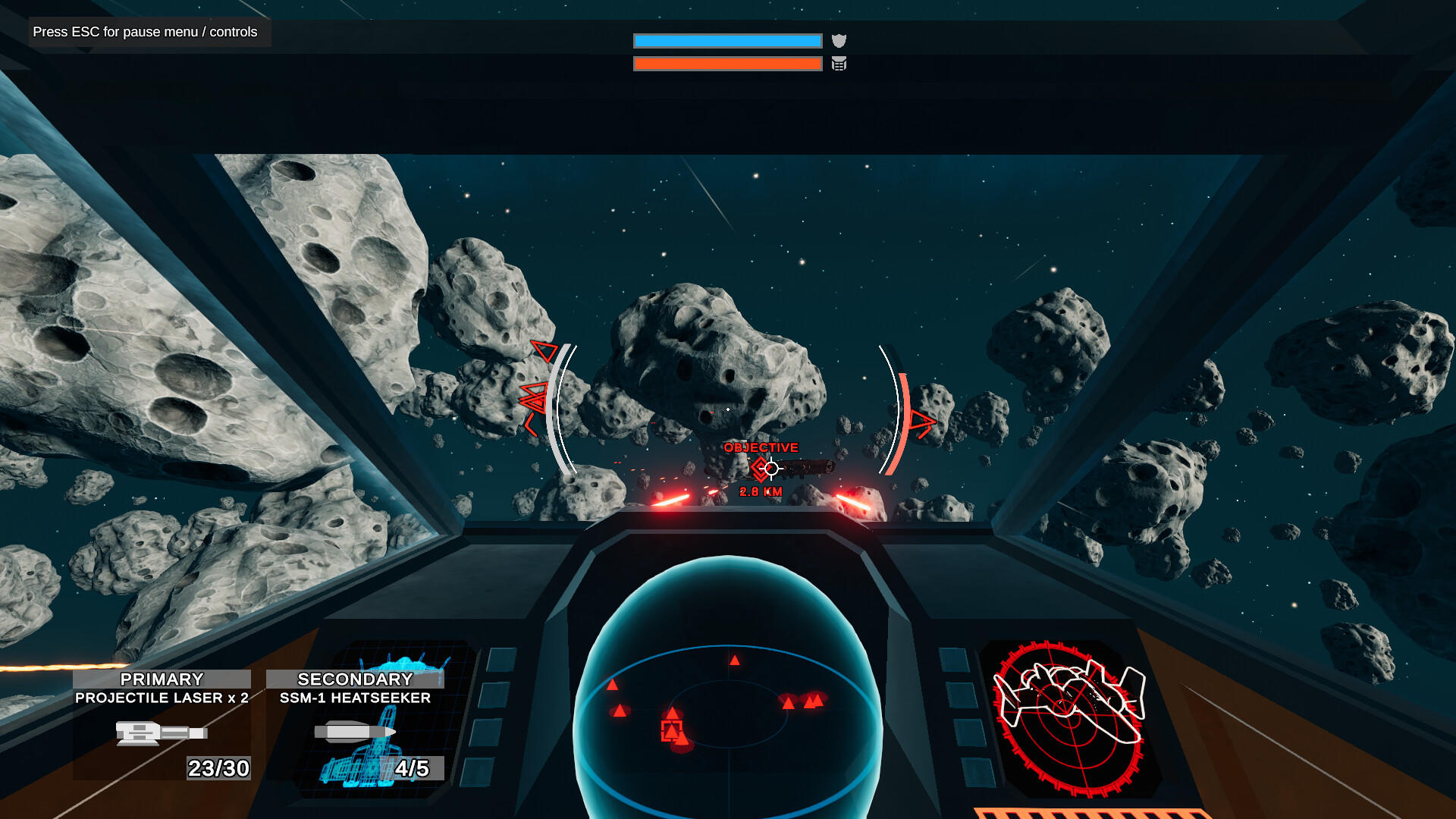1456x819 pixels.
Task: Click the shield status icon beside the blue bar
Action: click(x=840, y=40)
